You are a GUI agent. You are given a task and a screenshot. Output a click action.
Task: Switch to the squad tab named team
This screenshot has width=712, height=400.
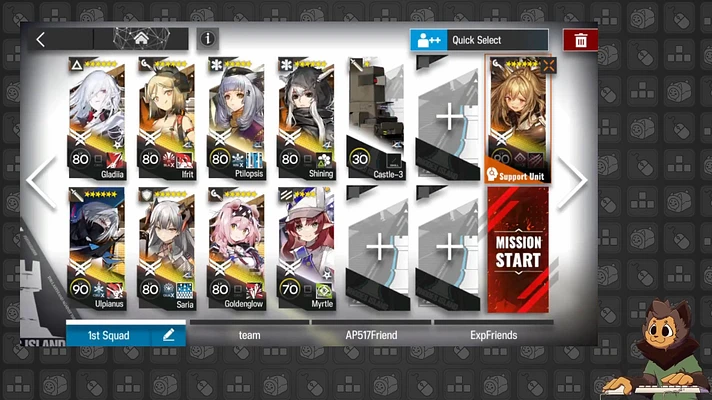(249, 335)
